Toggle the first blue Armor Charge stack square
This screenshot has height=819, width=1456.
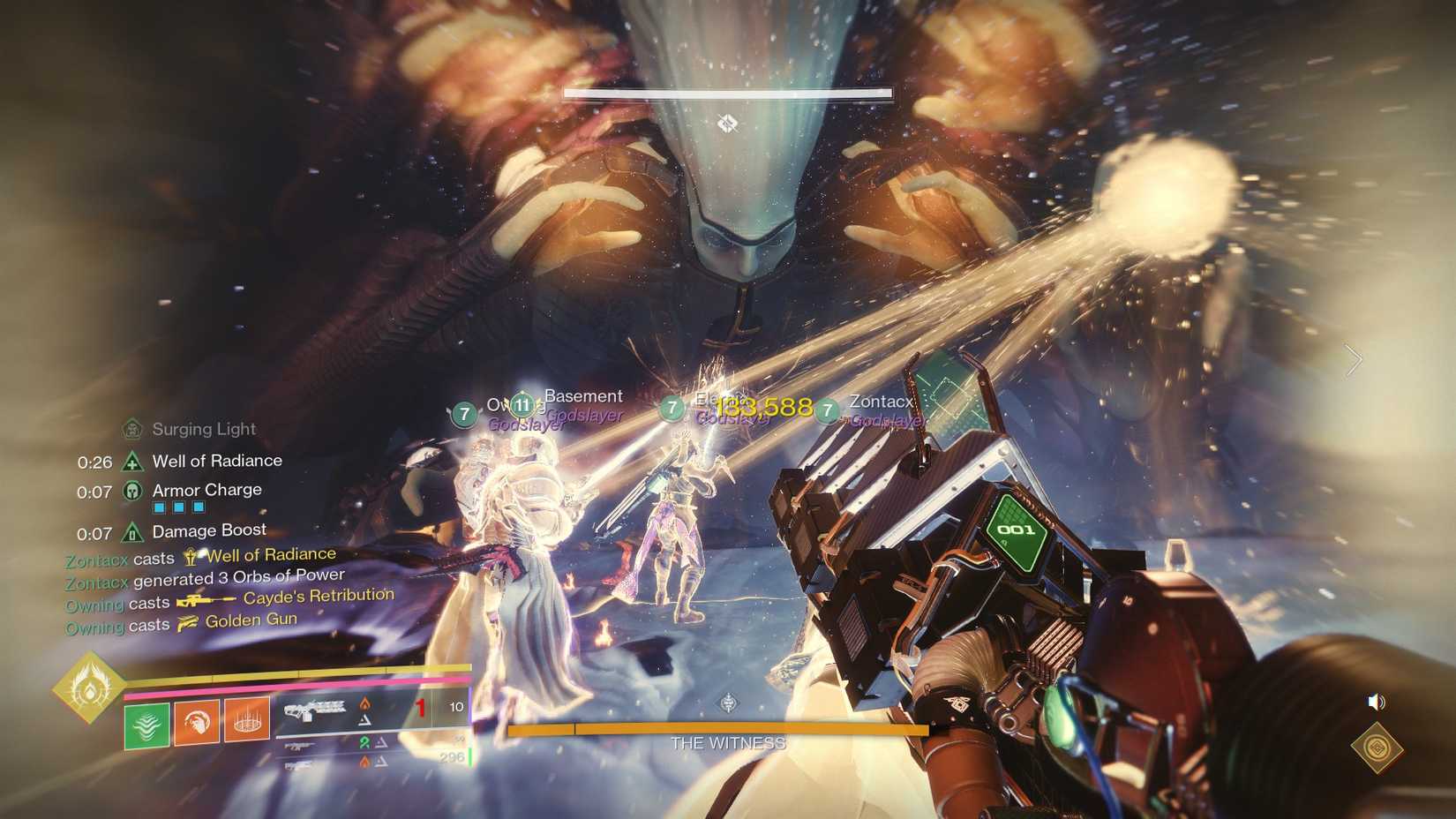160,507
